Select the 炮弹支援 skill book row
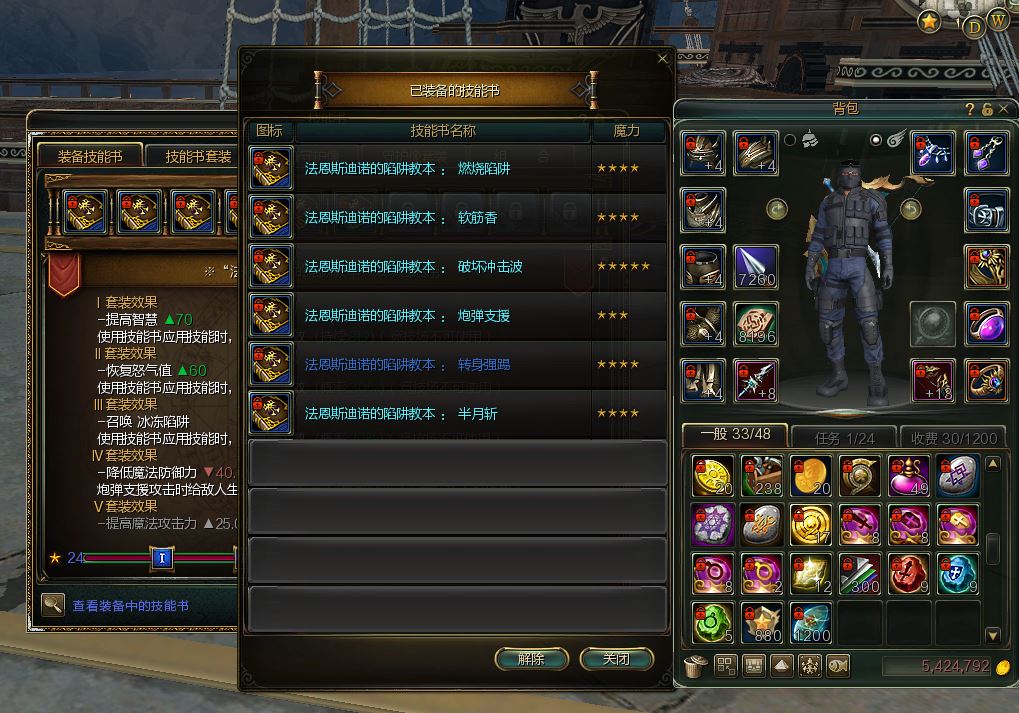This screenshot has width=1019, height=713. pos(456,316)
